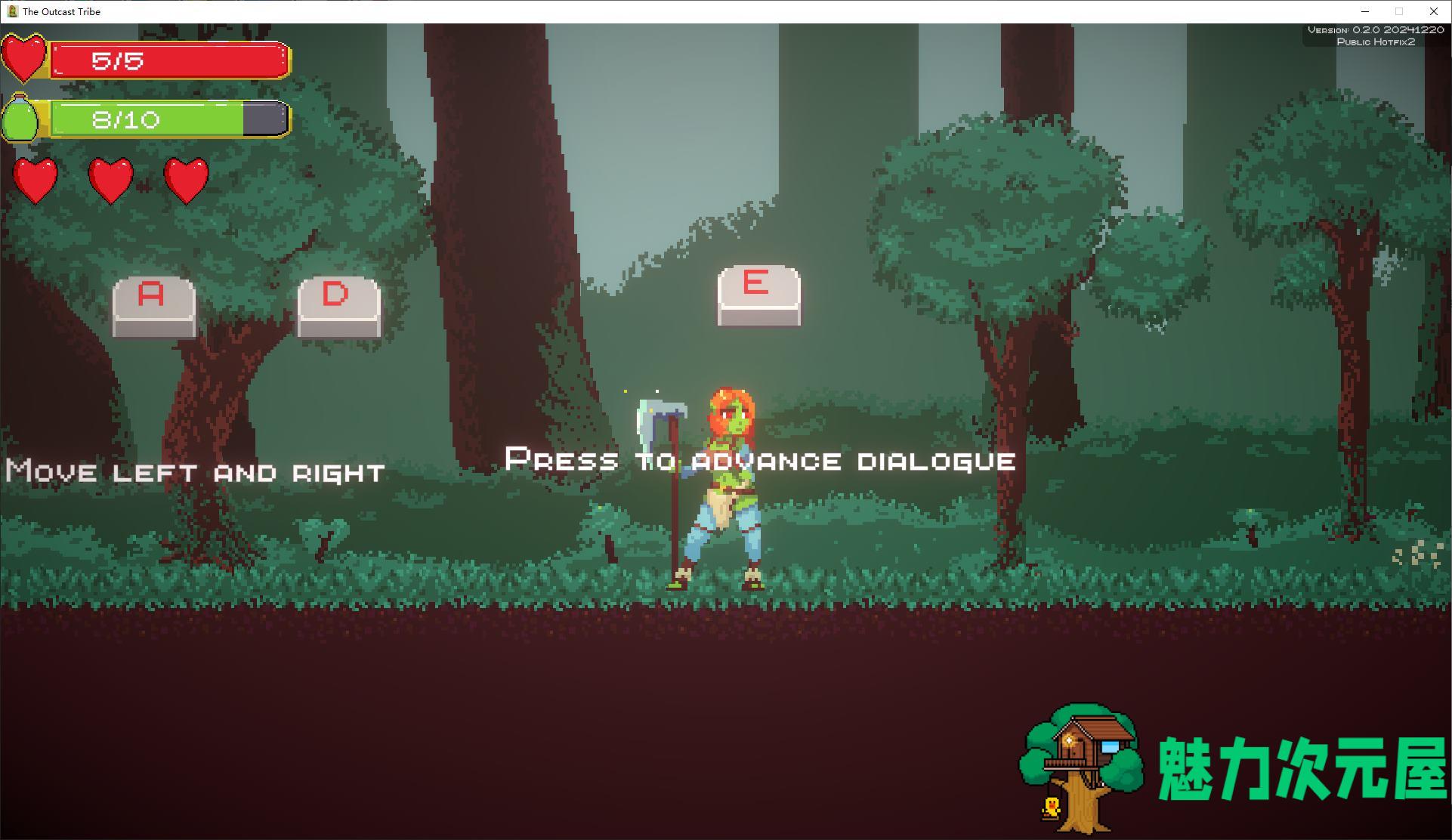The height and width of the screenshot is (840, 1452).
Task: Close the Outcast Tribe game window
Action: (x=1433, y=11)
